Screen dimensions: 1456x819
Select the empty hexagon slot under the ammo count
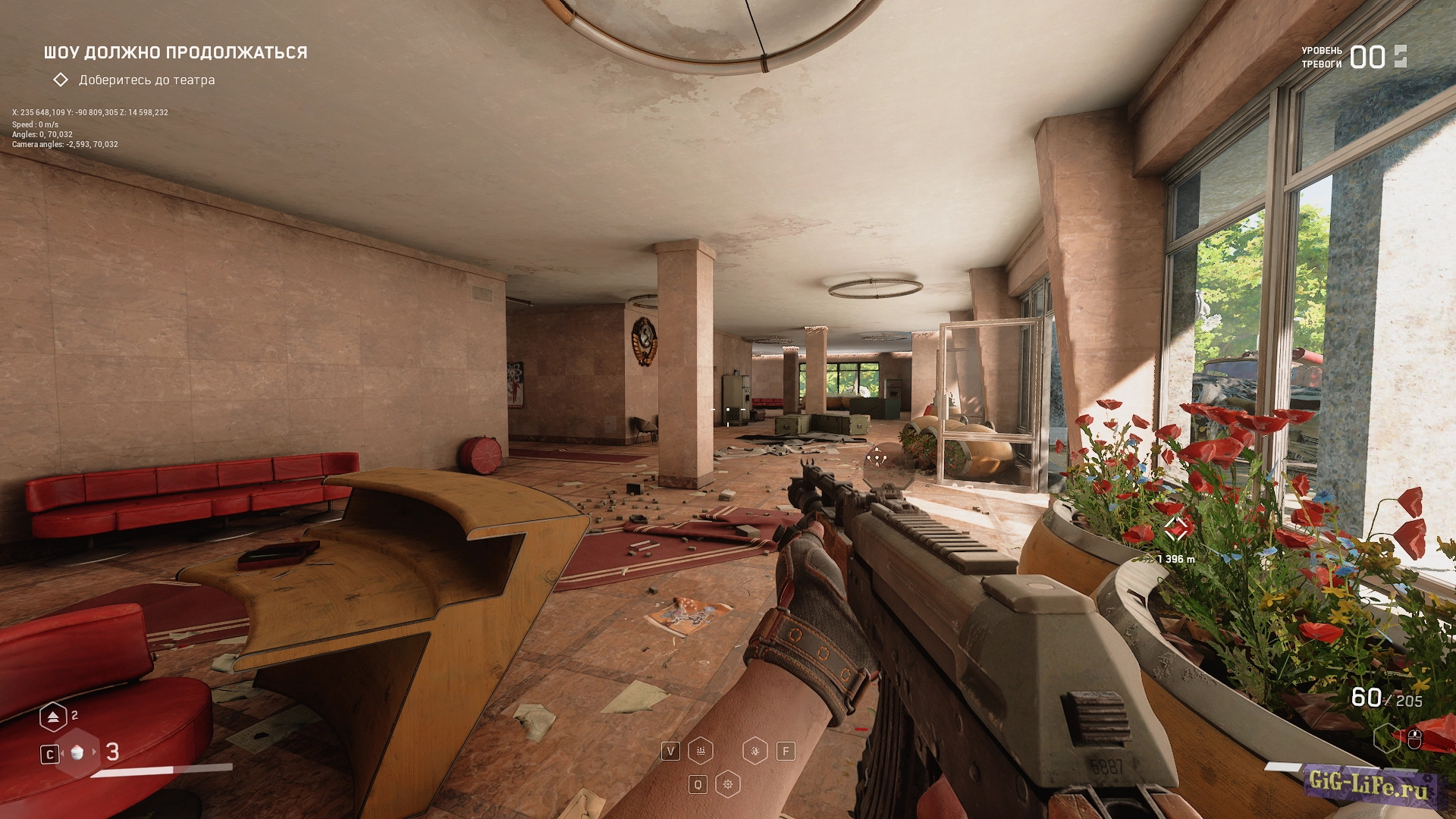point(1386,737)
